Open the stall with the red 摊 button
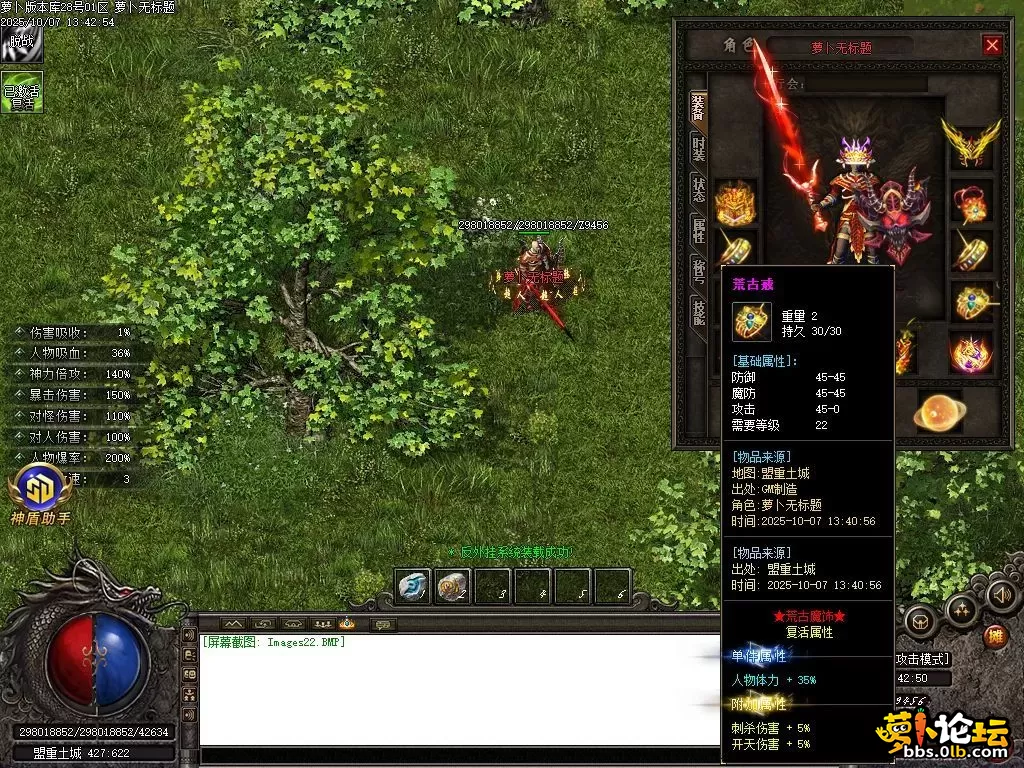Viewport: 1024px width, 768px height. (x=995, y=635)
